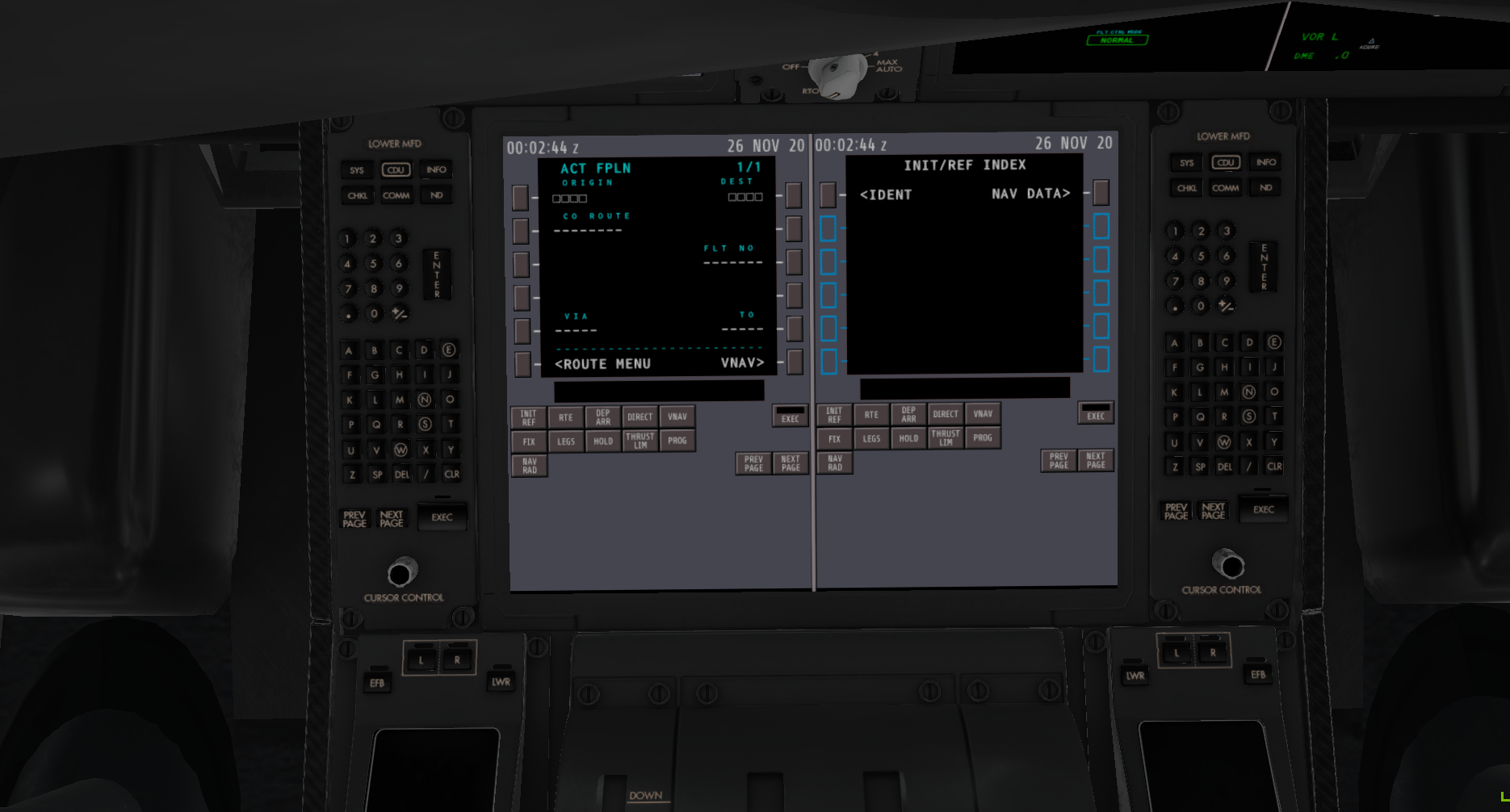This screenshot has height=812, width=1510.
Task: Open the DIRECT page on left CDU
Action: 640,416
